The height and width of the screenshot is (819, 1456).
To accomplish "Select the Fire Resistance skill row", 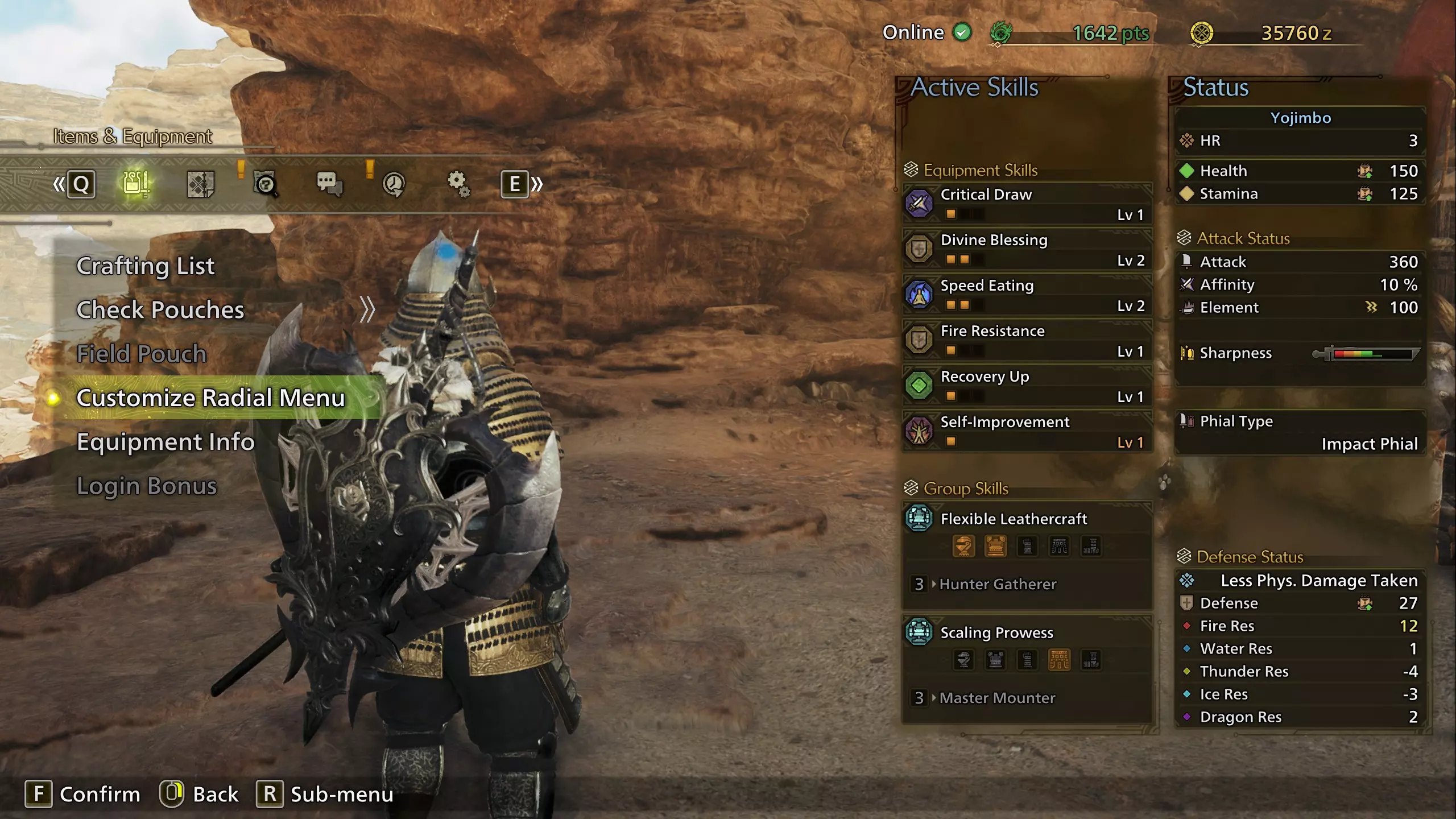I will pos(1027,340).
